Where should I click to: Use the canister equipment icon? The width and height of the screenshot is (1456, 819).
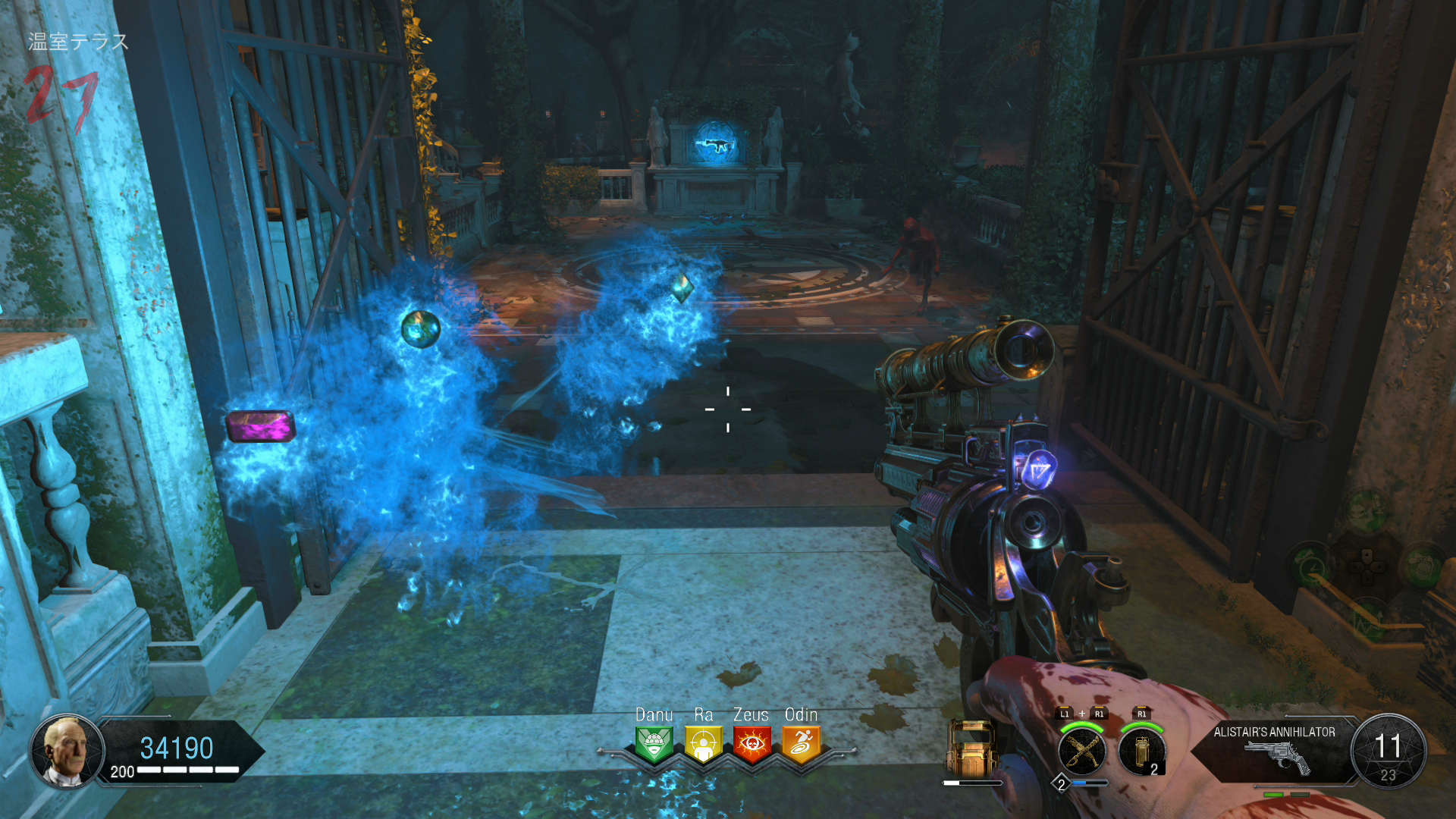tap(1141, 752)
